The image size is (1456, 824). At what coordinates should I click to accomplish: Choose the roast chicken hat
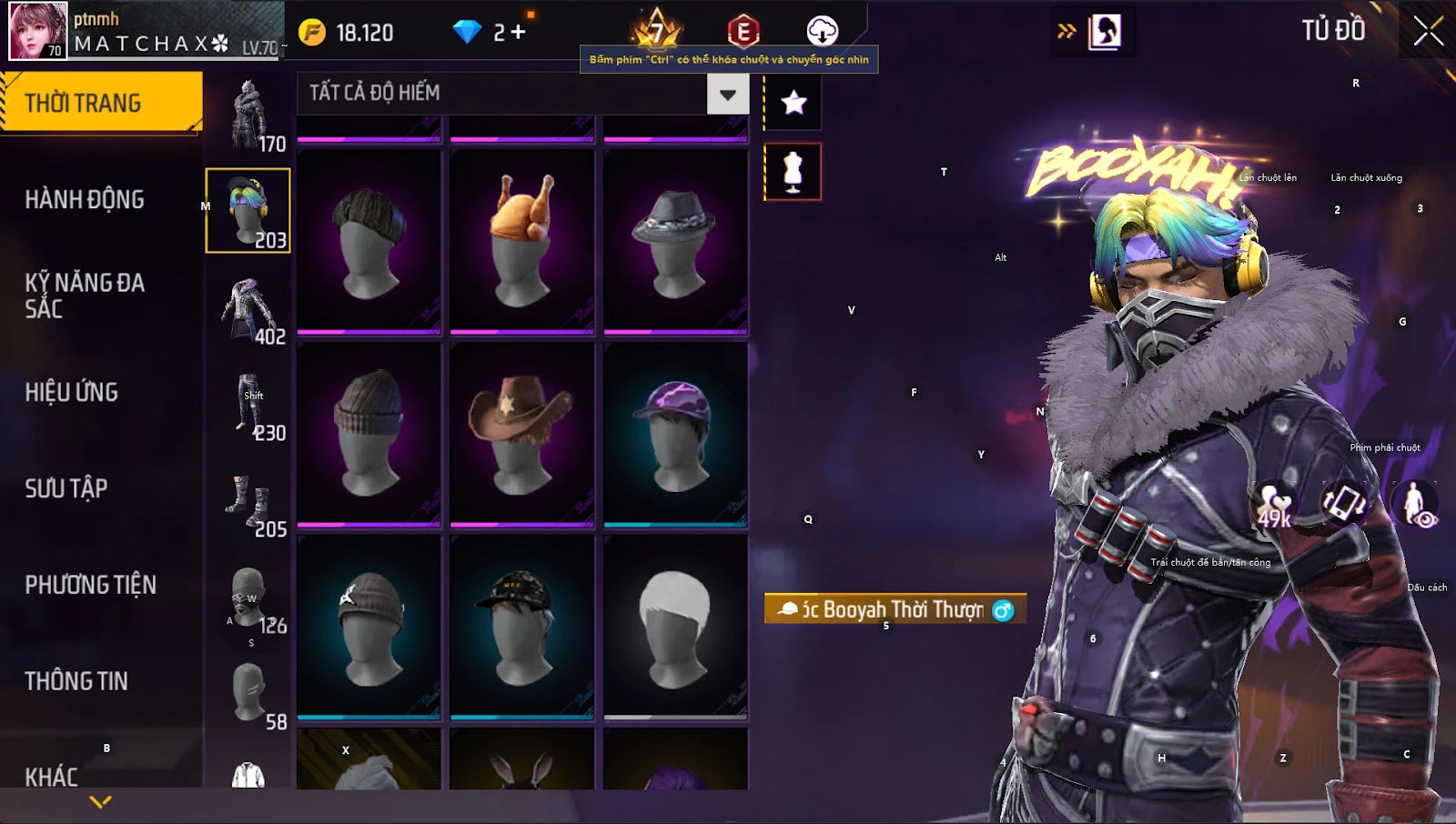click(x=521, y=241)
